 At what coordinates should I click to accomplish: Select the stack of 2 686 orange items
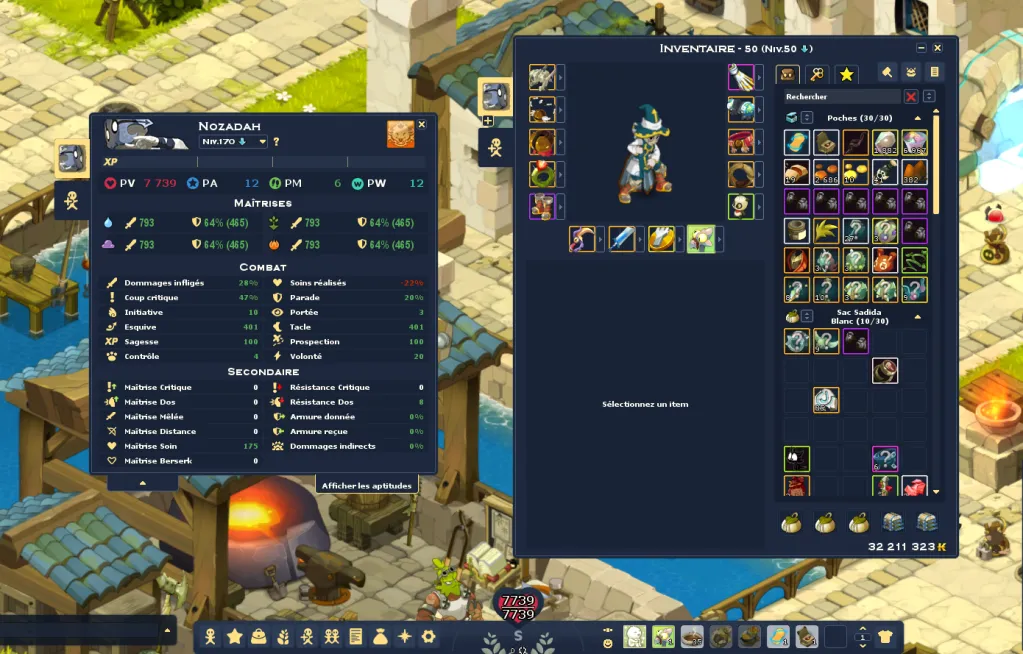click(x=825, y=172)
